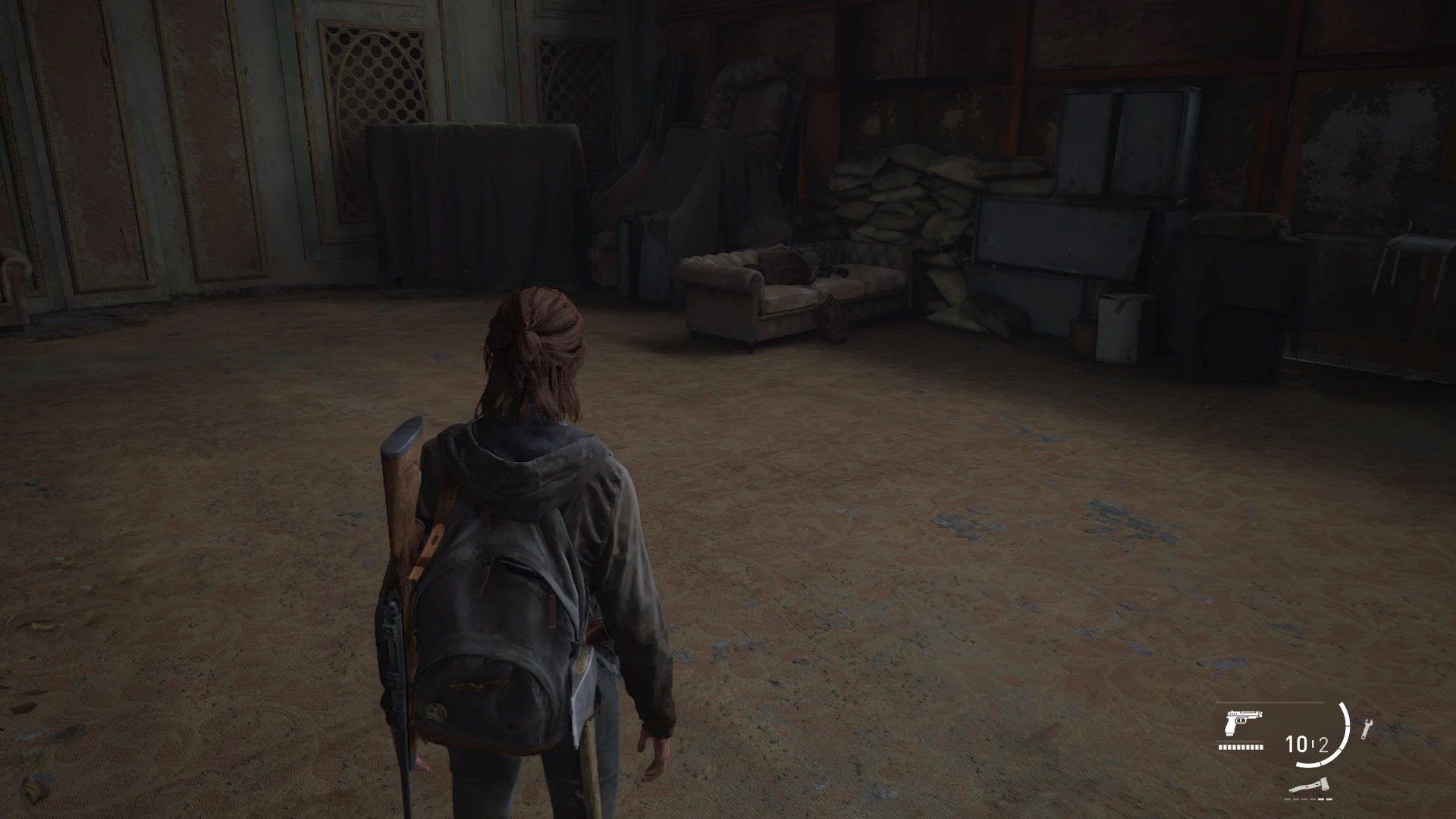Select the hatchet melee weapon icon
The height and width of the screenshot is (819, 1456).
point(1311,785)
